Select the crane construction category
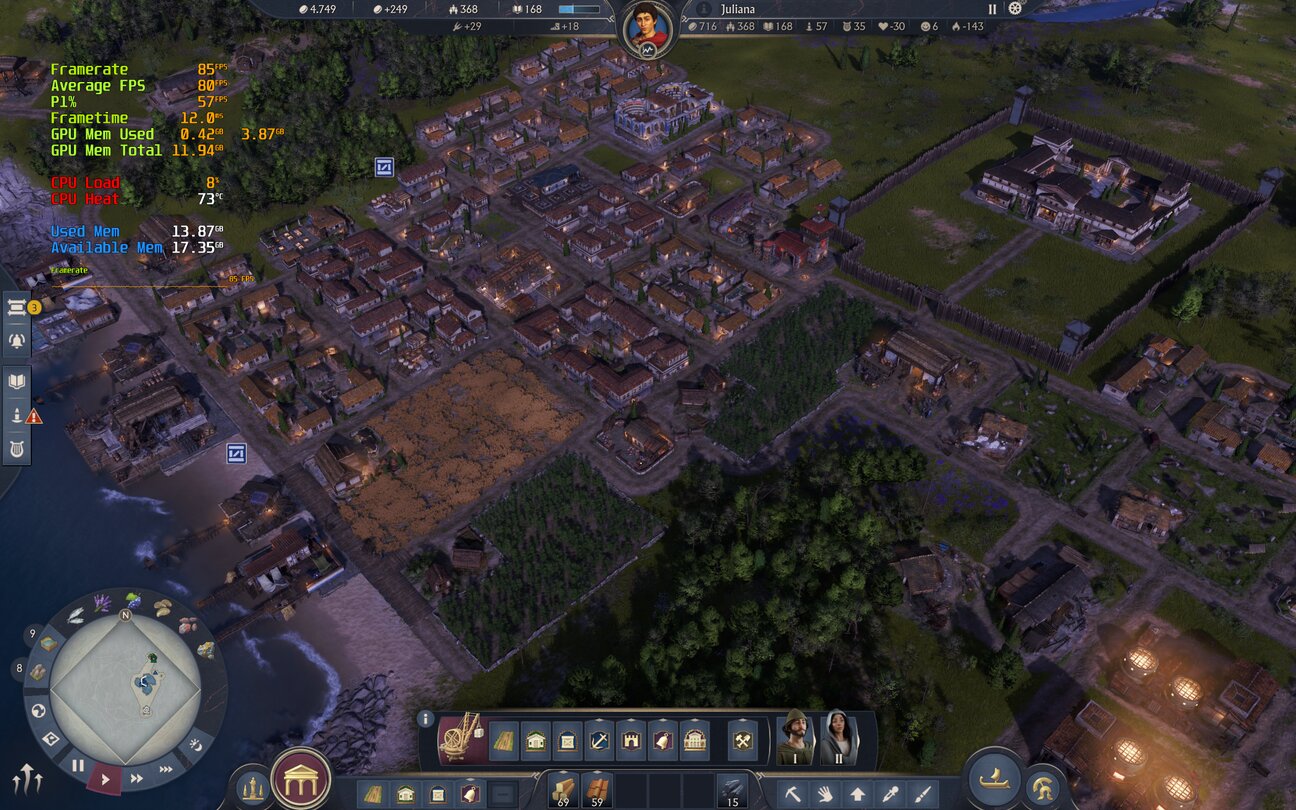 [x=461, y=739]
